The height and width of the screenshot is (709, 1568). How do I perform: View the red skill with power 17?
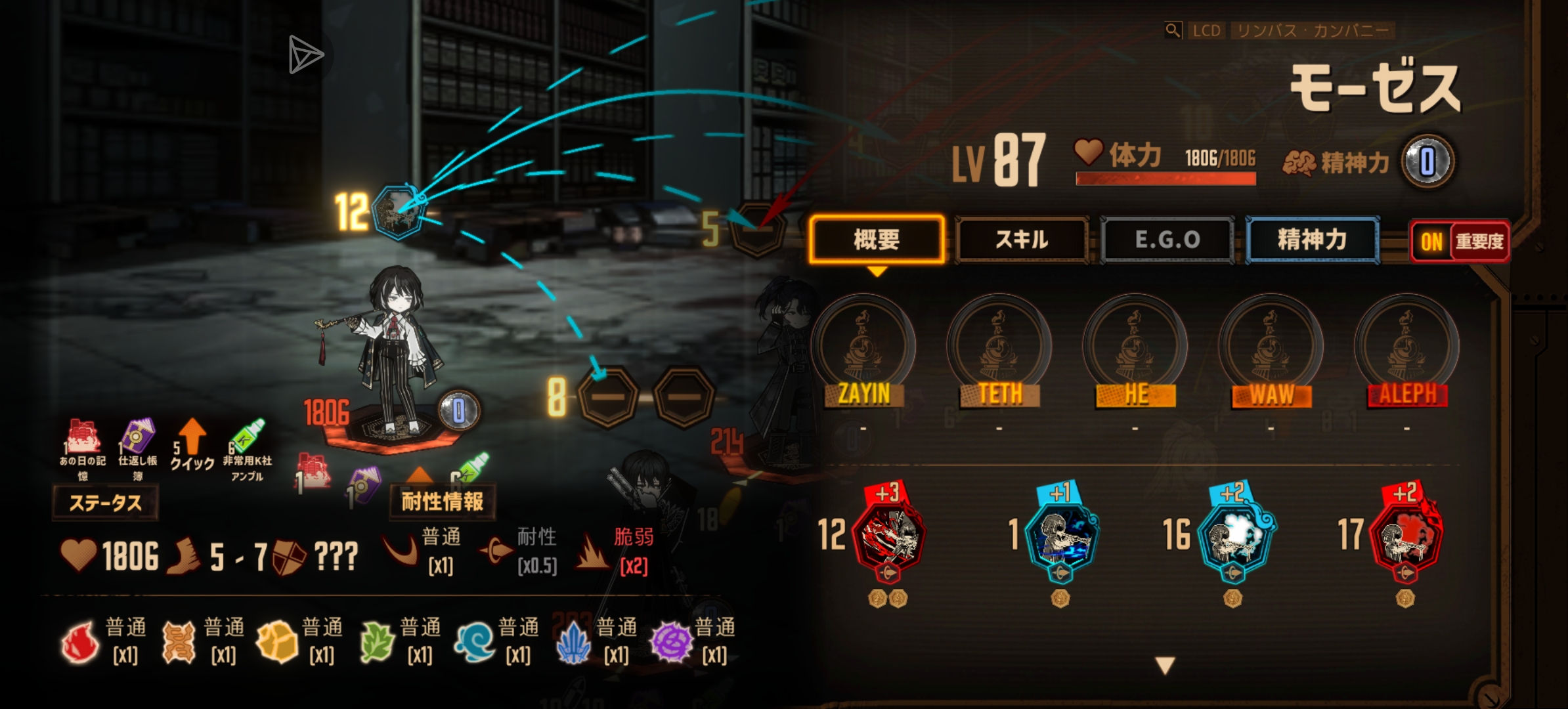(1406, 535)
